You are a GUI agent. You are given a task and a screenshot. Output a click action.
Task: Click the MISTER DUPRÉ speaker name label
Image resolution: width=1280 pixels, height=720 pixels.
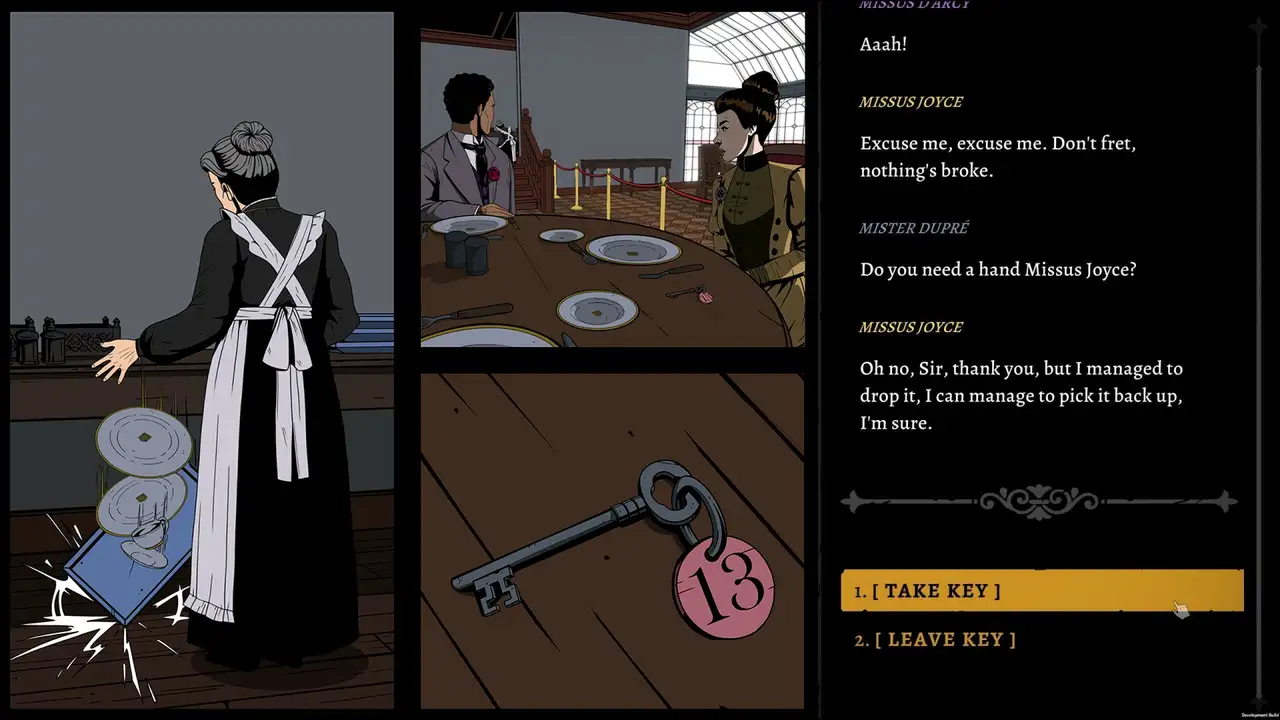click(x=913, y=228)
